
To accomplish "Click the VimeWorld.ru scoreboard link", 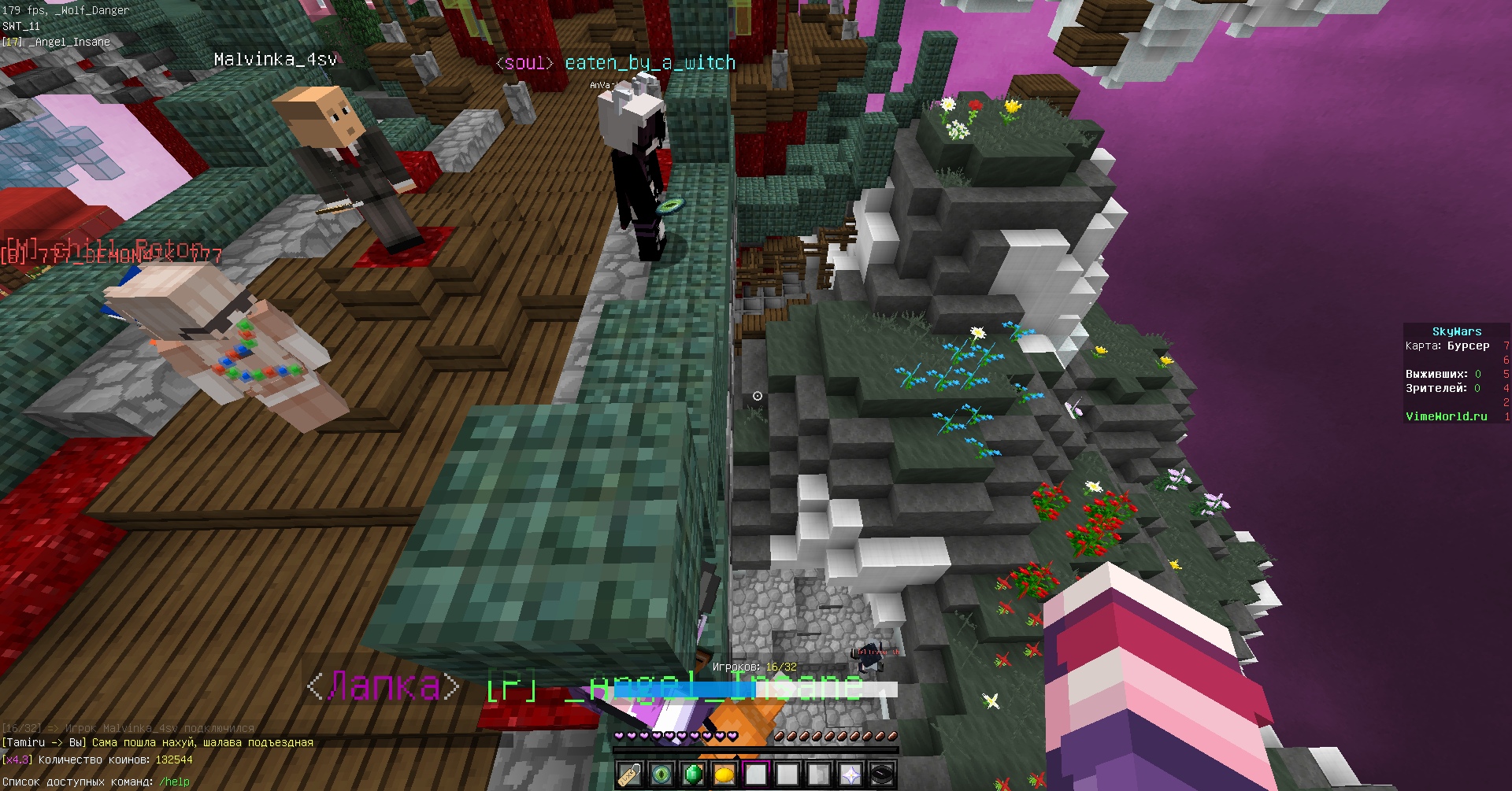I will pos(1446,416).
